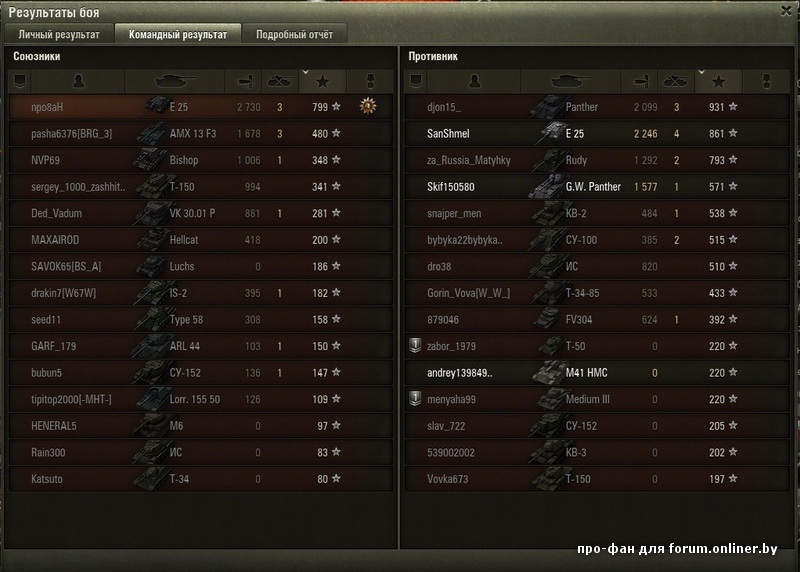The width and height of the screenshot is (800, 572).
Task: Sort allies by experience star column
Action: (x=321, y=81)
